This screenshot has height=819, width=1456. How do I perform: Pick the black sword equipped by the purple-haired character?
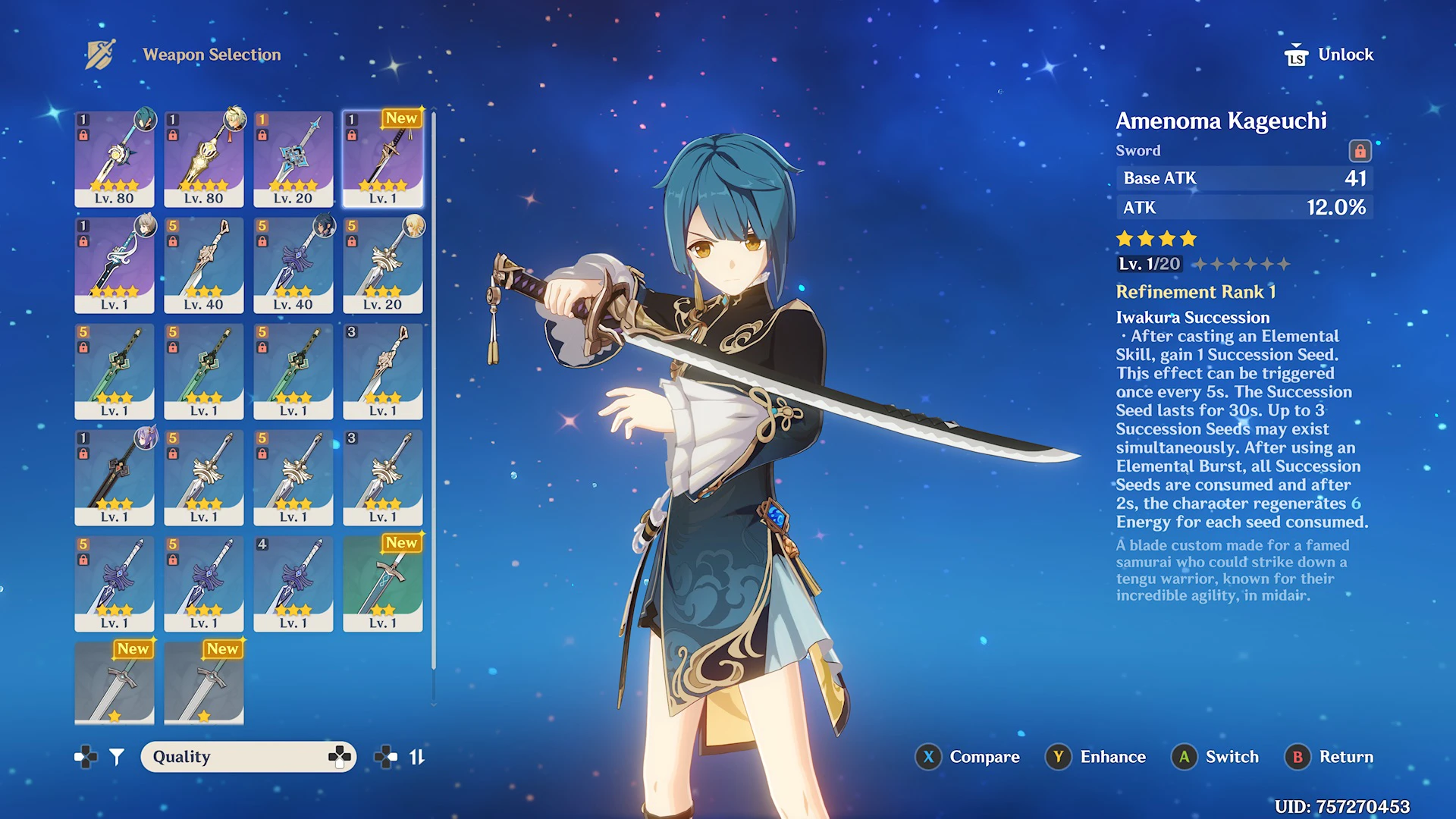click(115, 477)
